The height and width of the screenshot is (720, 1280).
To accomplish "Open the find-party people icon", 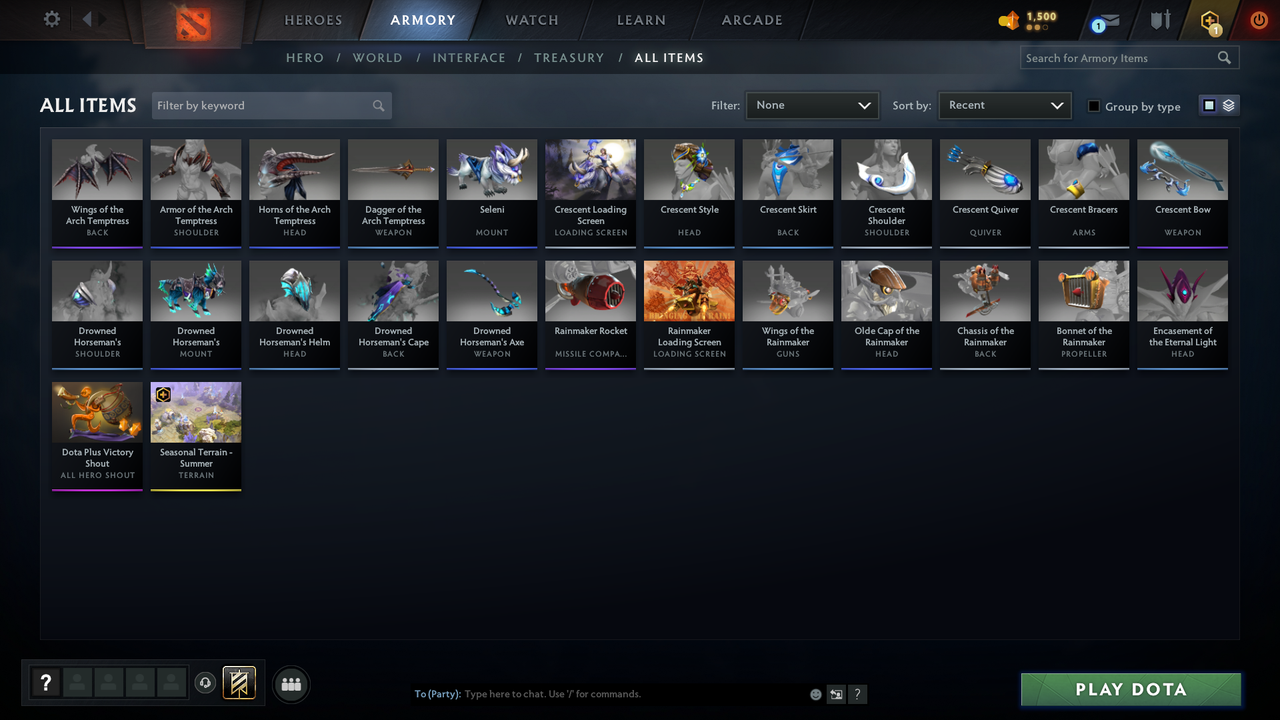I will 290,684.
